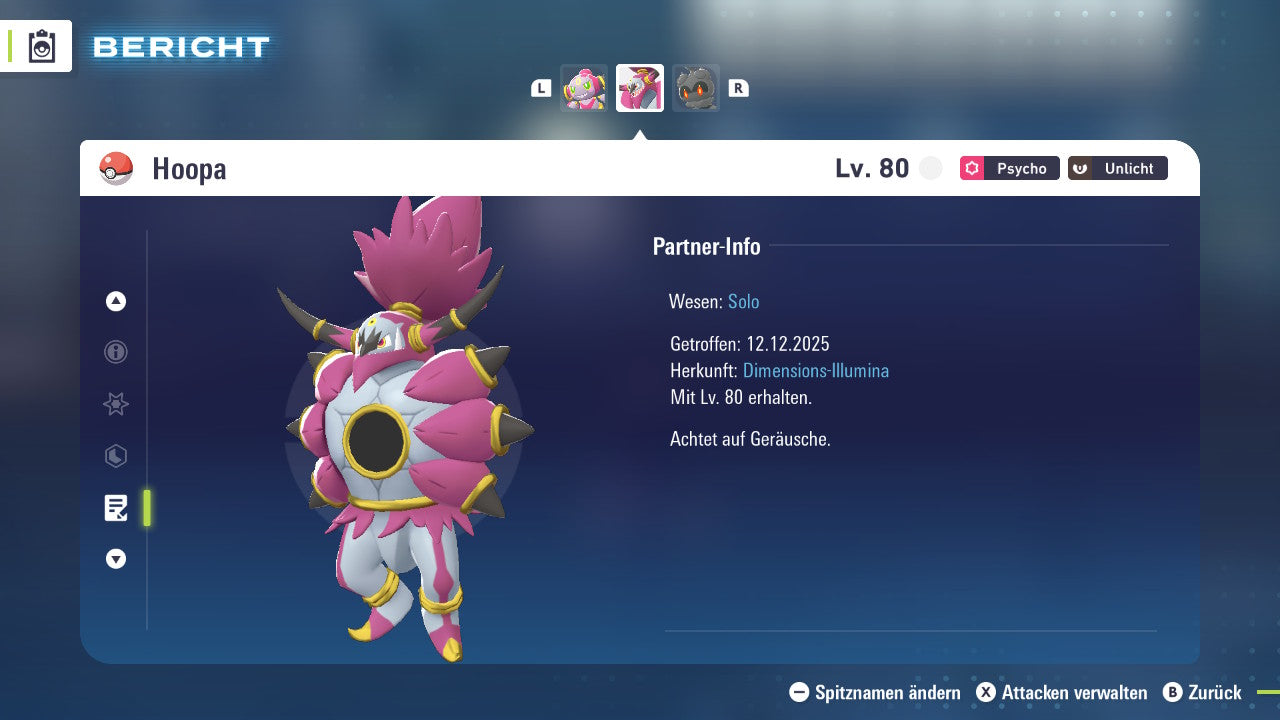Image resolution: width=1280 pixels, height=720 pixels.
Task: Click the Psycho type badge
Action: (x=1009, y=168)
